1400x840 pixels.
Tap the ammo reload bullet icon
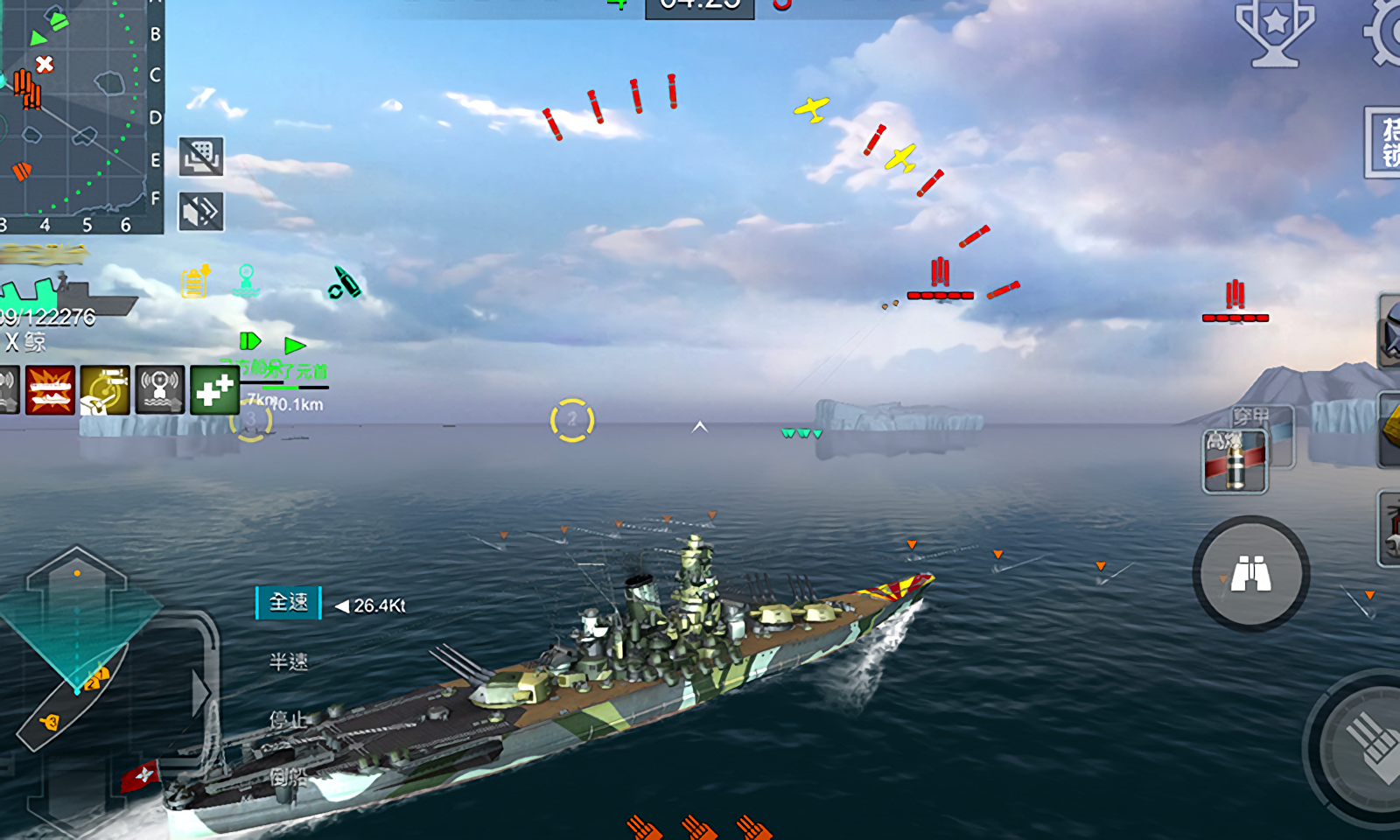344,283
